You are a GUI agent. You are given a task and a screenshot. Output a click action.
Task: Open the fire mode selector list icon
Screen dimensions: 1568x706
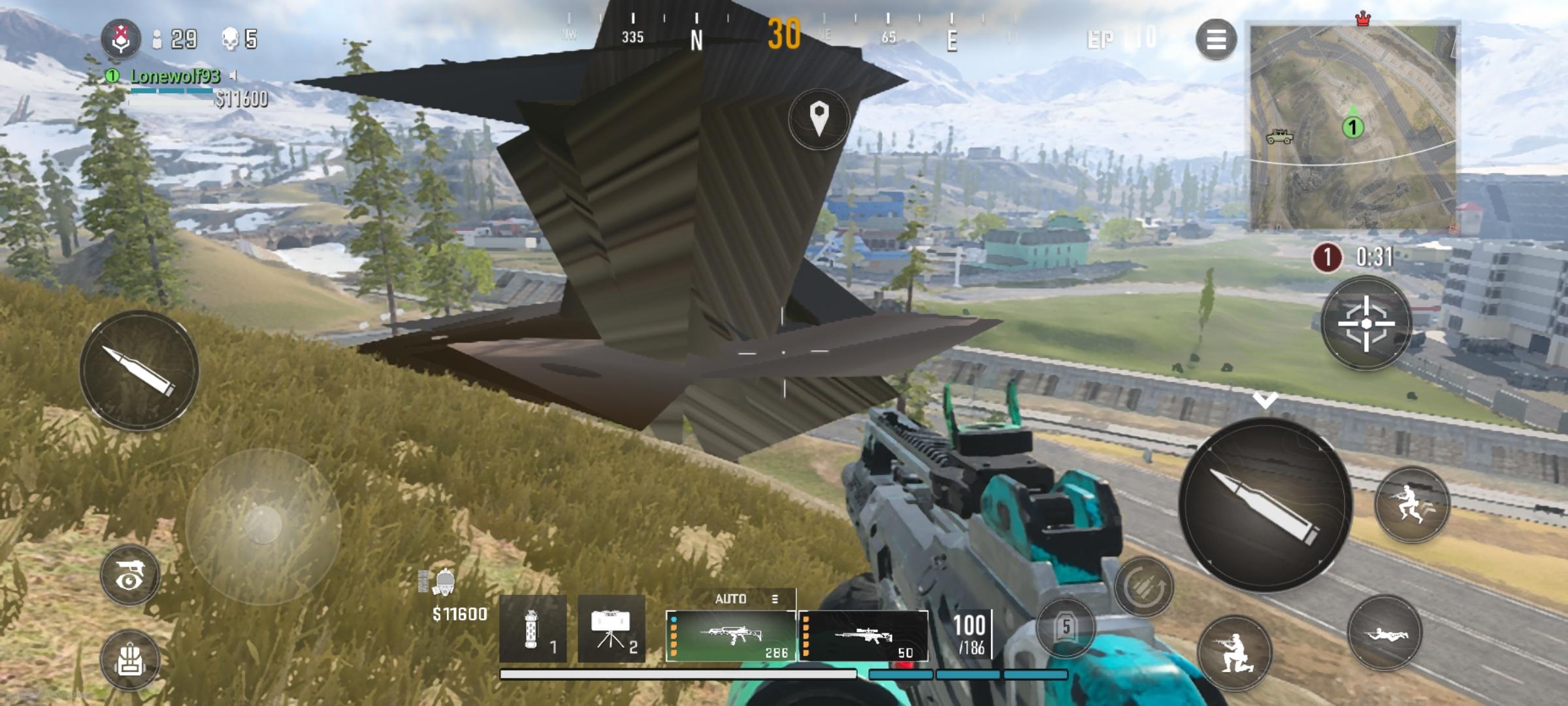775,597
